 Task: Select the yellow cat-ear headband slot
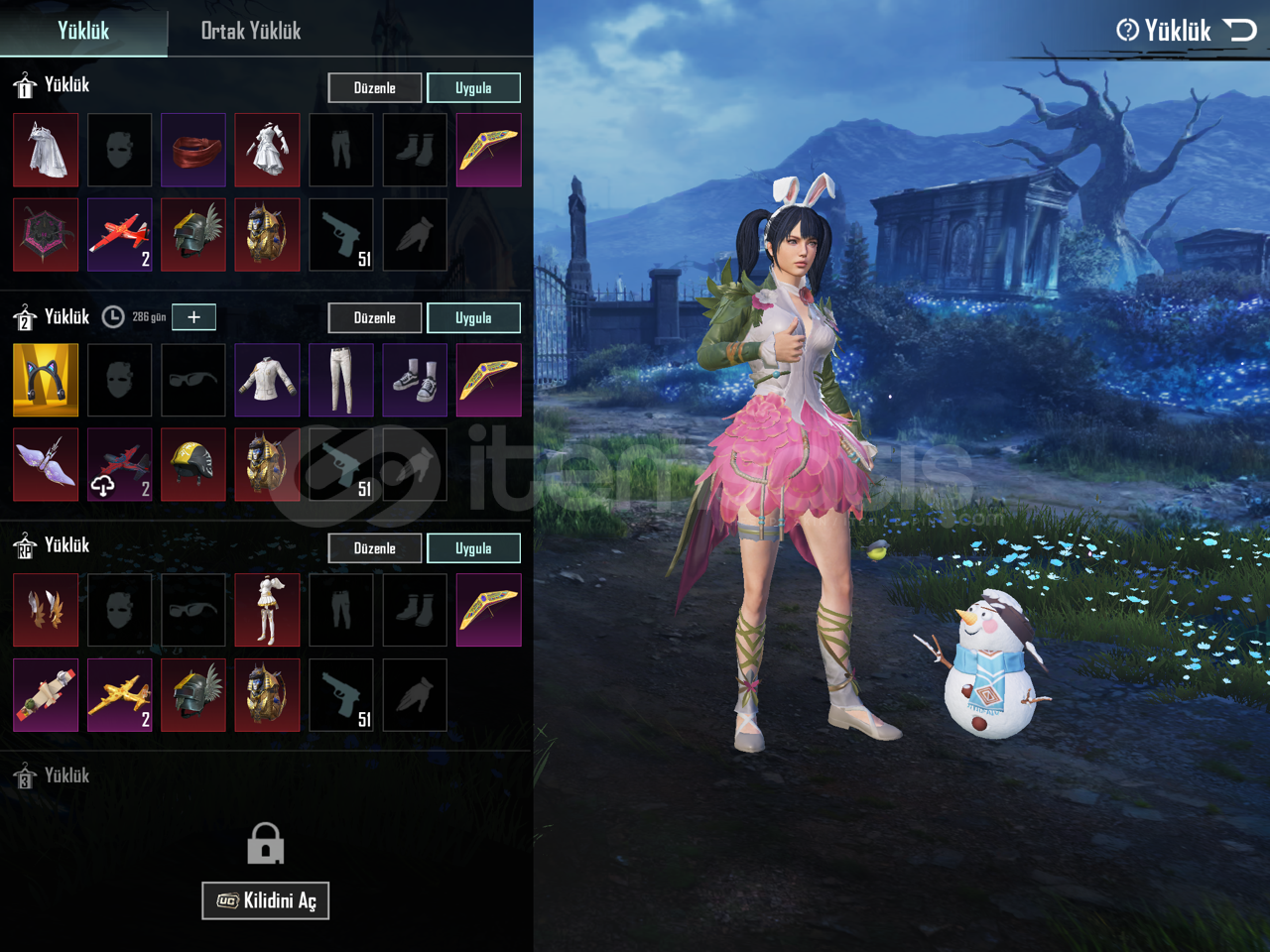[x=46, y=380]
